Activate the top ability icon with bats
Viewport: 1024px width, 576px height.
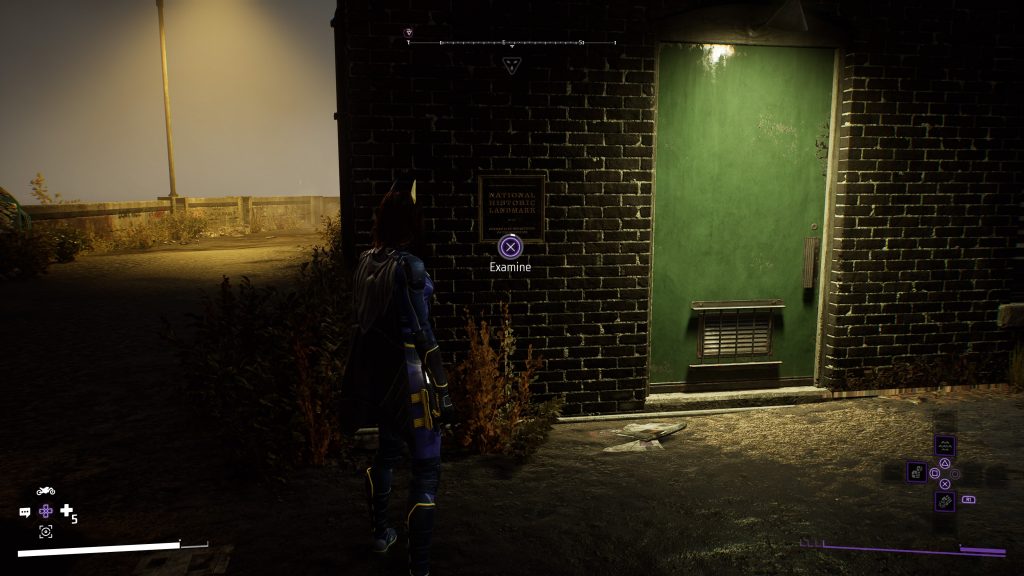pos(944,445)
